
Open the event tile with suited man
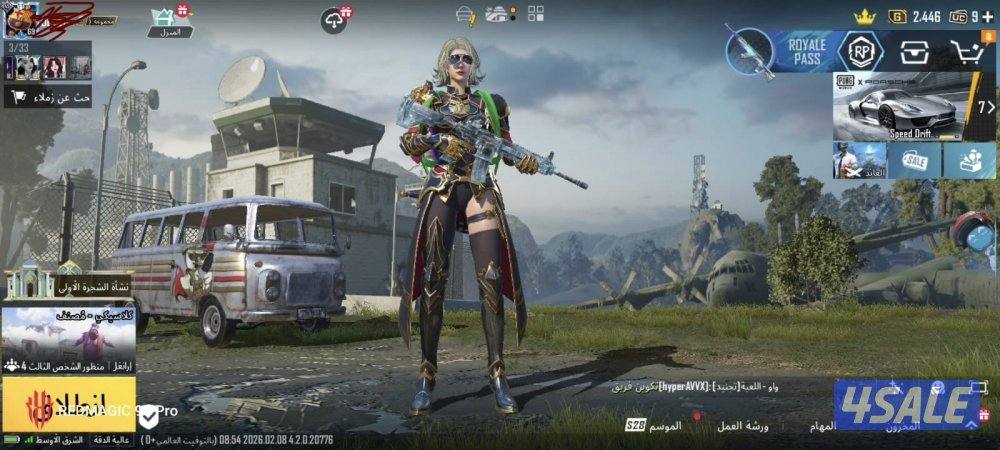[x=859, y=160]
